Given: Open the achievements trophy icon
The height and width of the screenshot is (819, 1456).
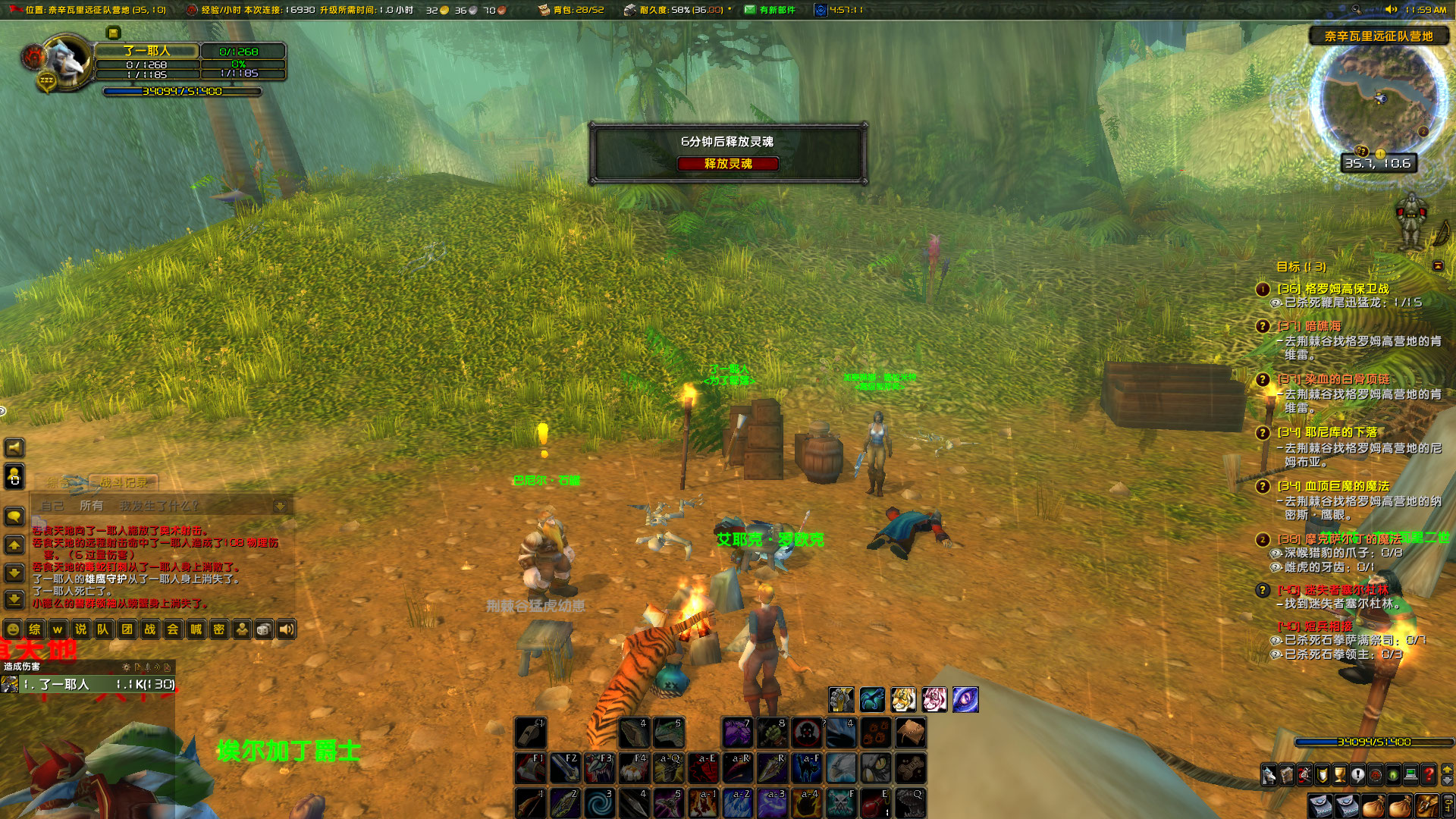Looking at the screenshot, I should [x=1338, y=774].
